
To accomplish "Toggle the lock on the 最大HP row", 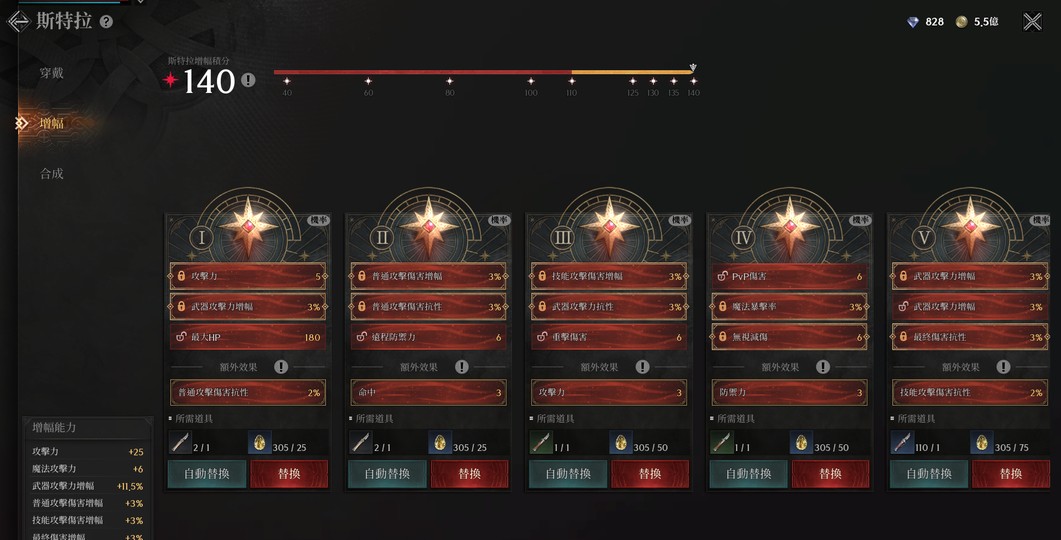I will tap(182, 337).
